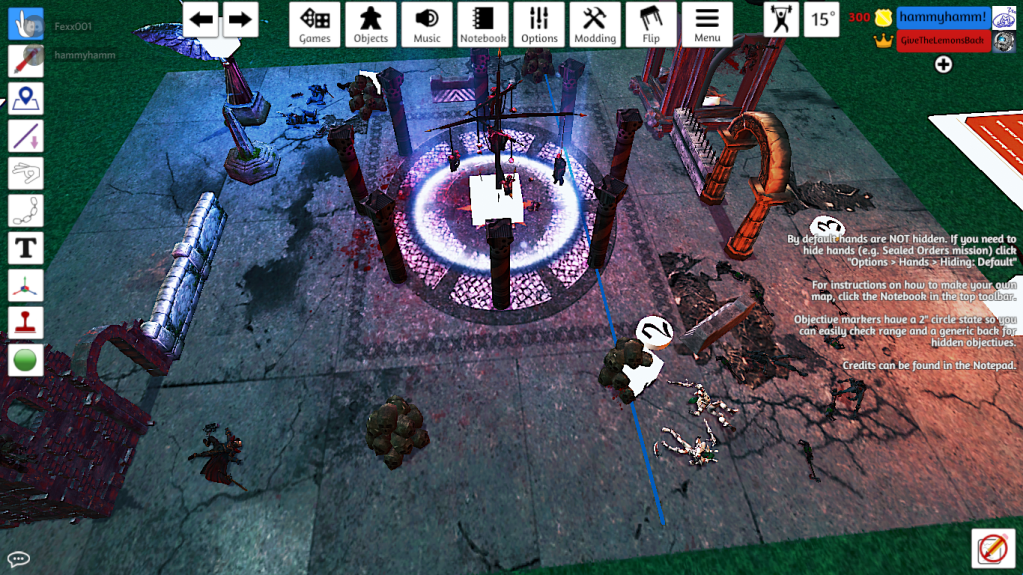Viewport: 1023px width, 575px height.
Task: Click the Flip table button
Action: (x=651, y=23)
